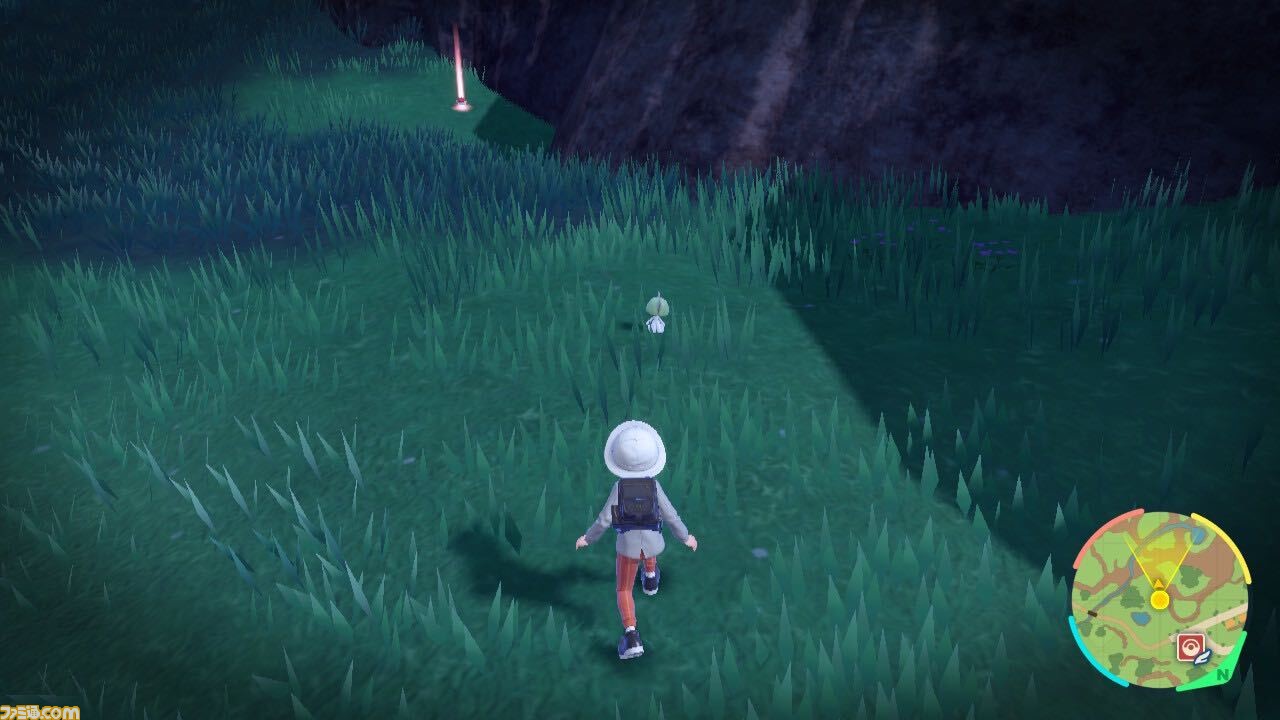Screen dimensions: 1280x720
Task: Click the blue pond shown on the minimap
Action: tap(1141, 618)
